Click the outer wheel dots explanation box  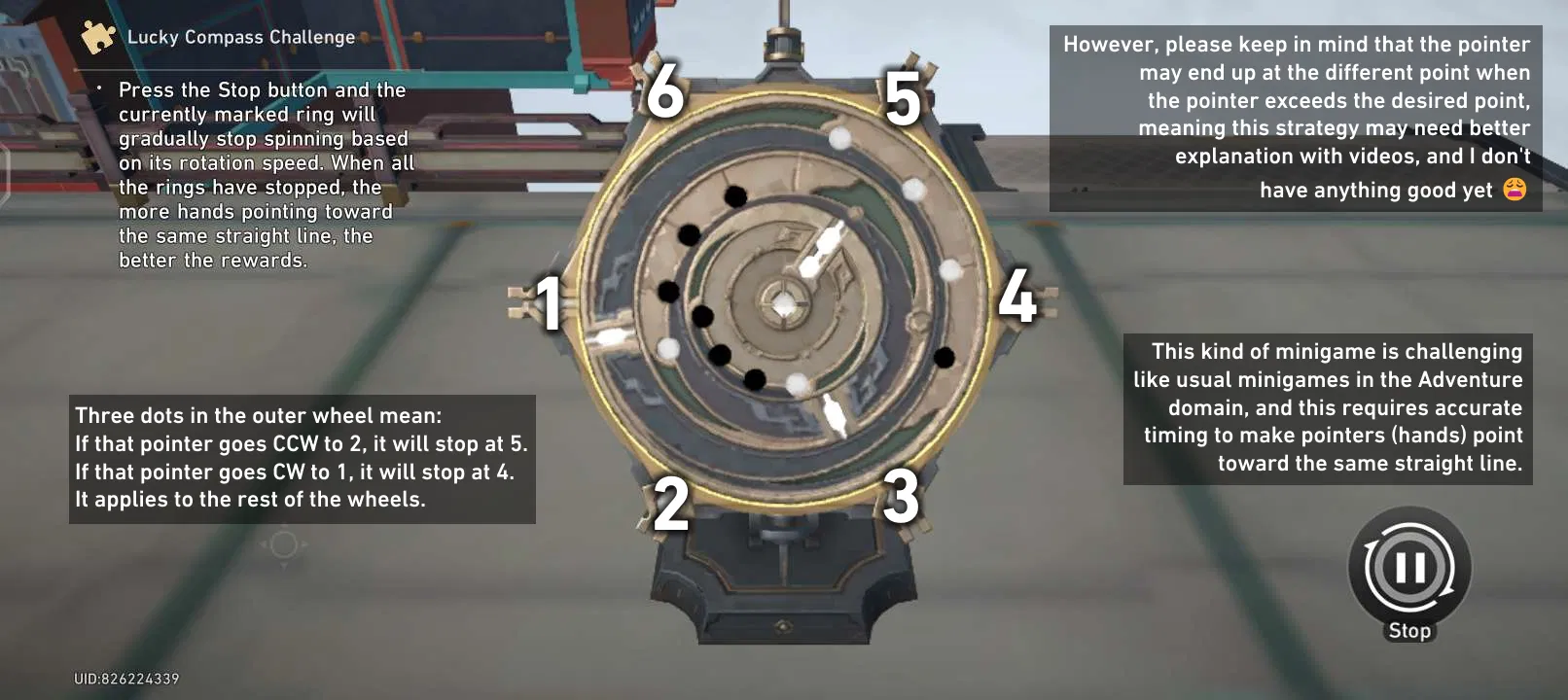[301, 457]
